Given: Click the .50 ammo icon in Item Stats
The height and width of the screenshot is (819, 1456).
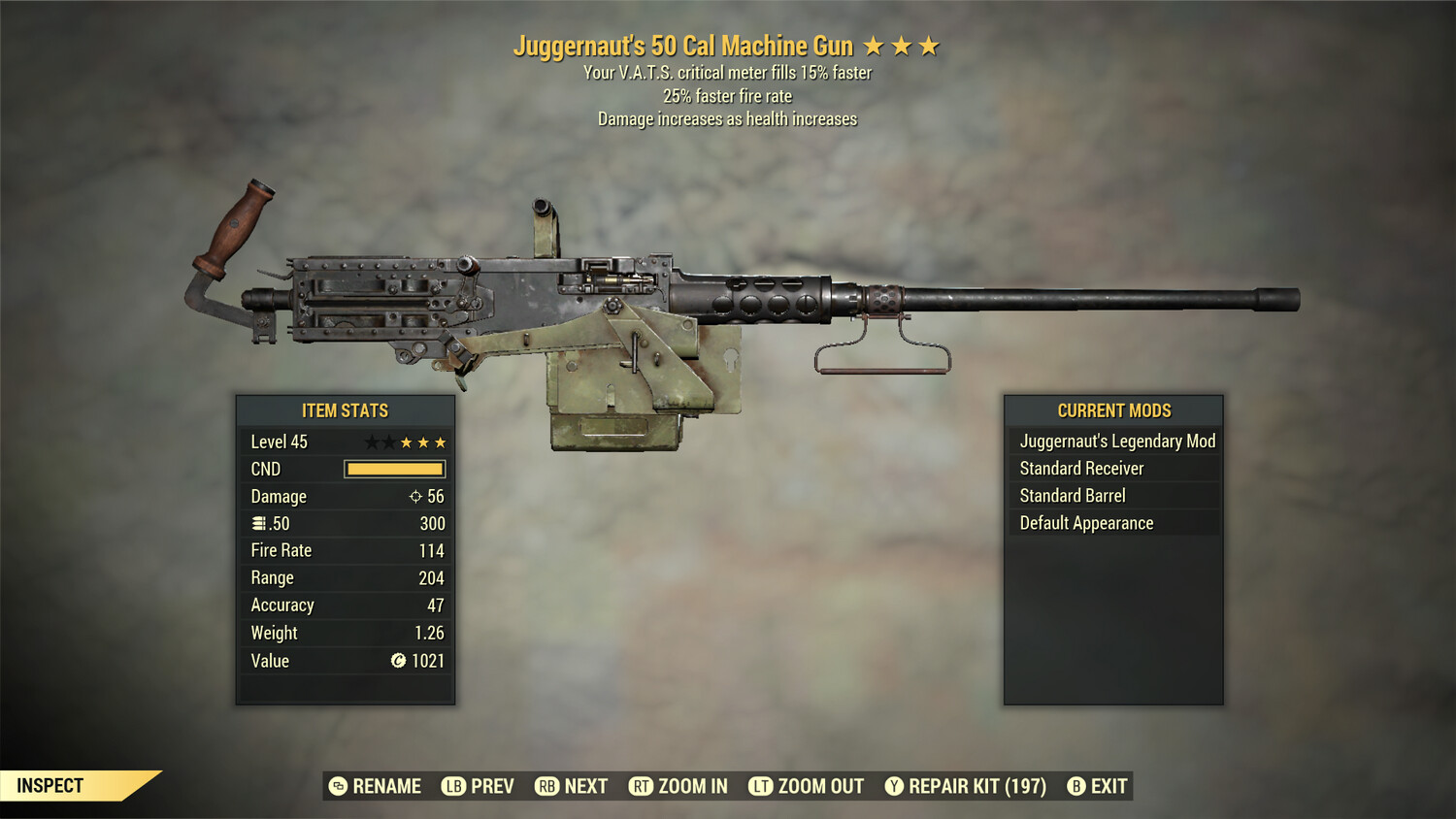Looking at the screenshot, I should [x=257, y=523].
